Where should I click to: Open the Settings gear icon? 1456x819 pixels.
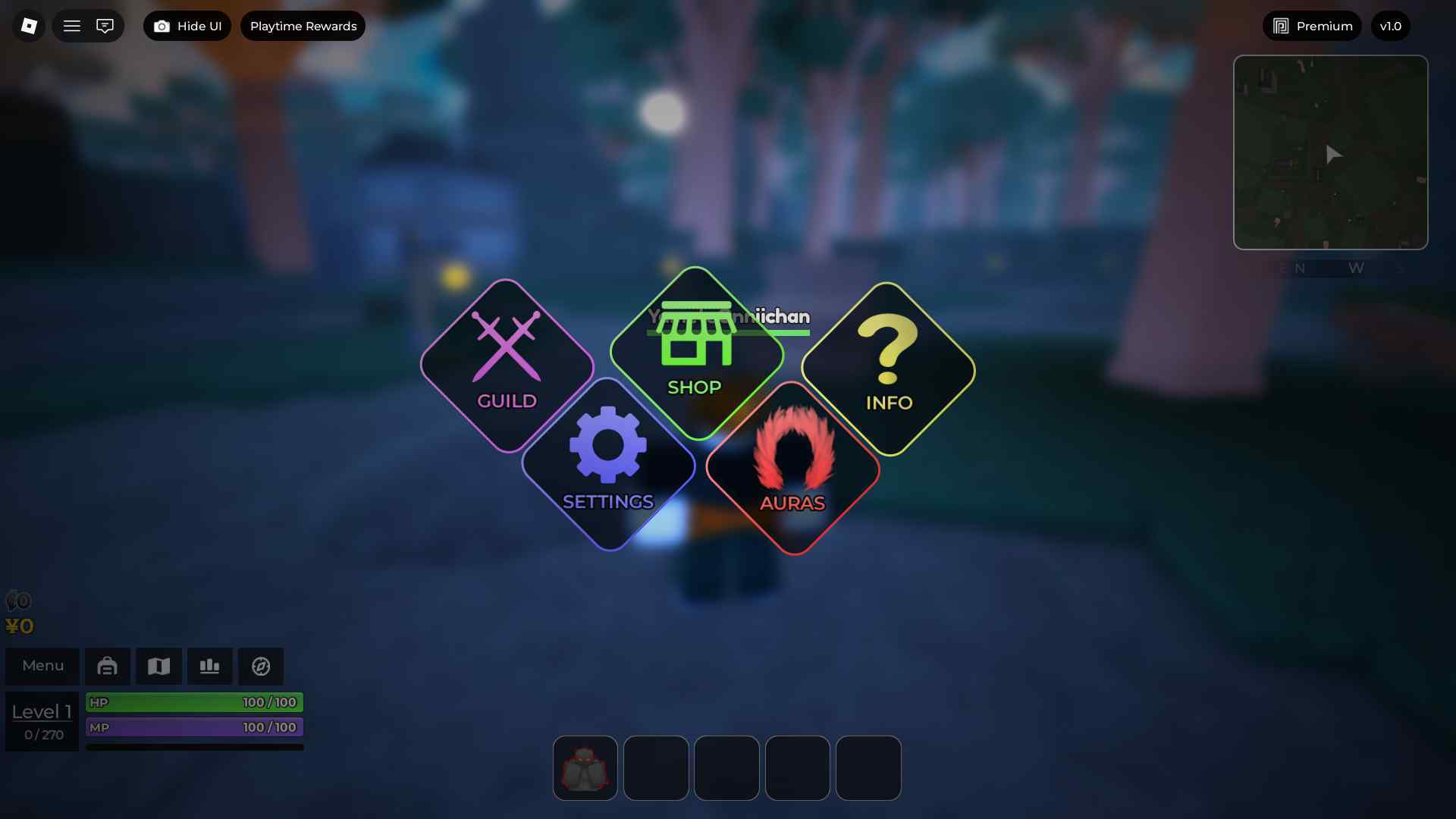[x=608, y=463]
